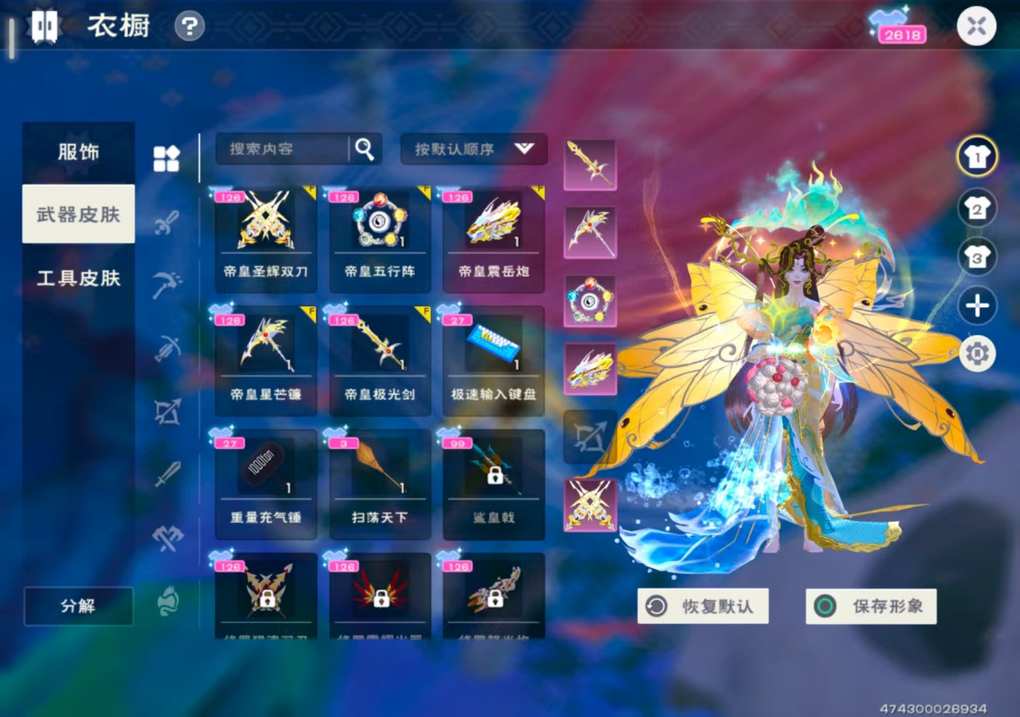Switch to the 服饰 tab
The height and width of the screenshot is (717, 1020).
click(x=78, y=152)
